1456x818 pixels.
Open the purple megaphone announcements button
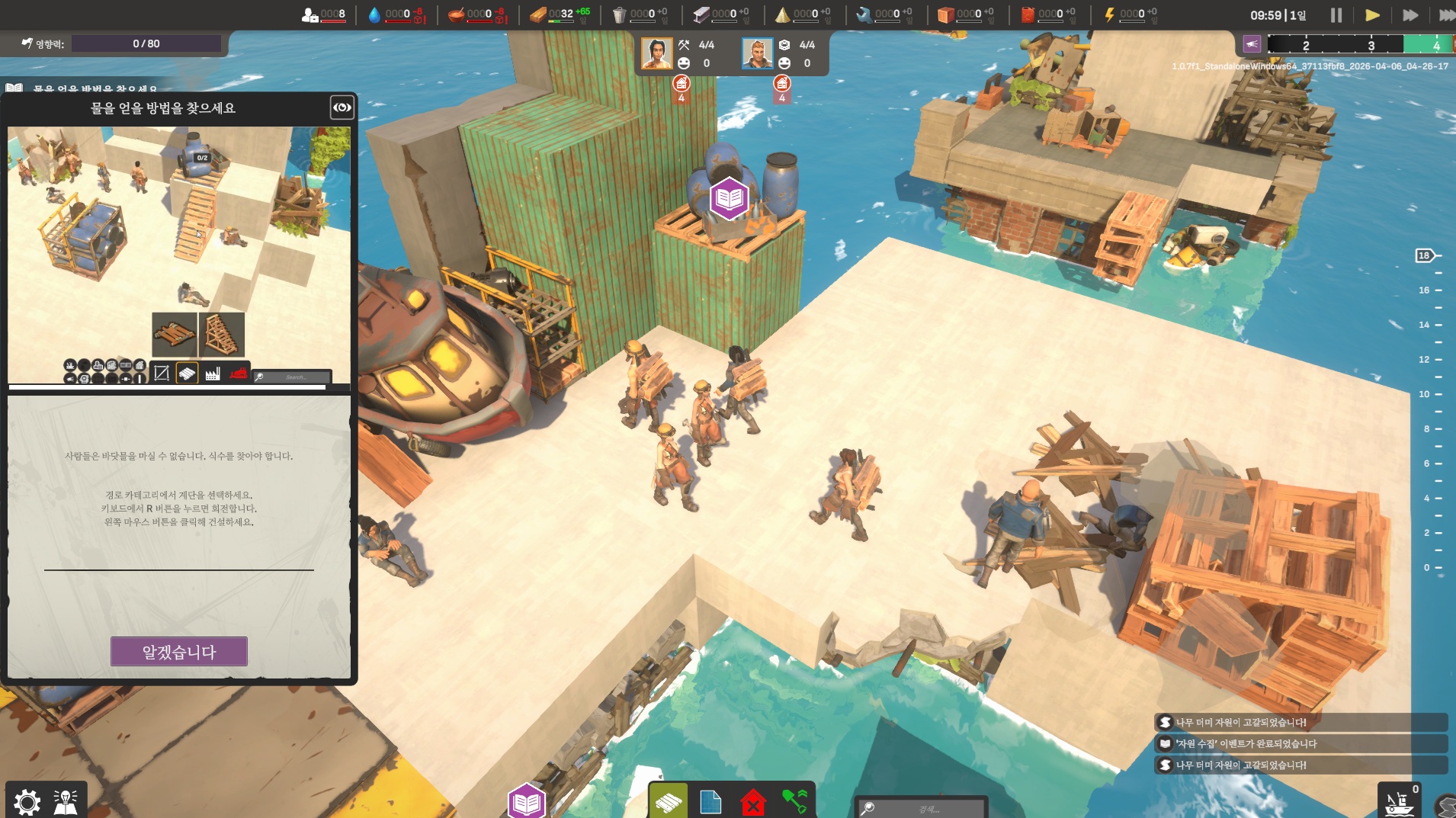pyautogui.click(x=1252, y=44)
